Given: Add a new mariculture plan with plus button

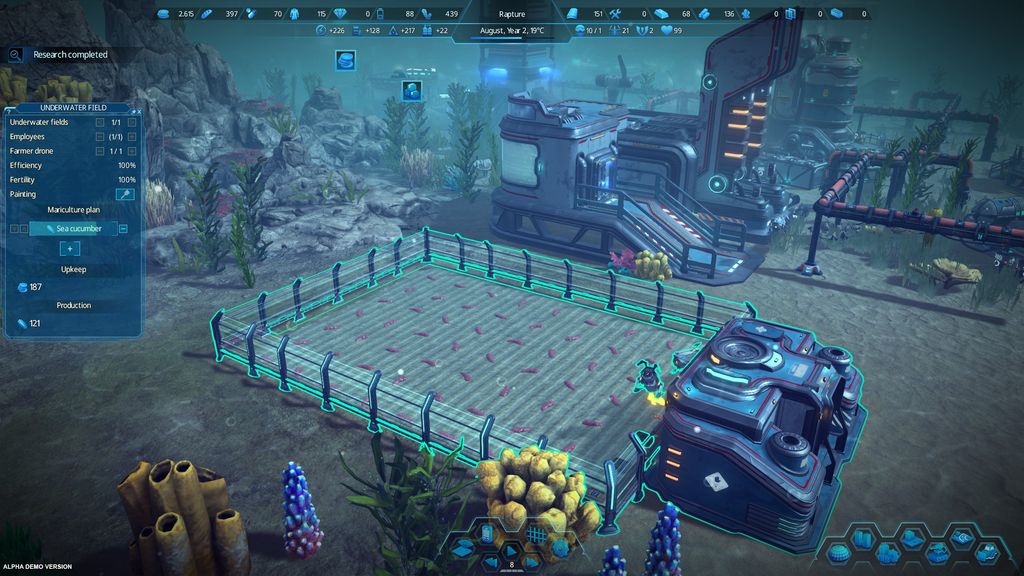Looking at the screenshot, I should (x=71, y=248).
